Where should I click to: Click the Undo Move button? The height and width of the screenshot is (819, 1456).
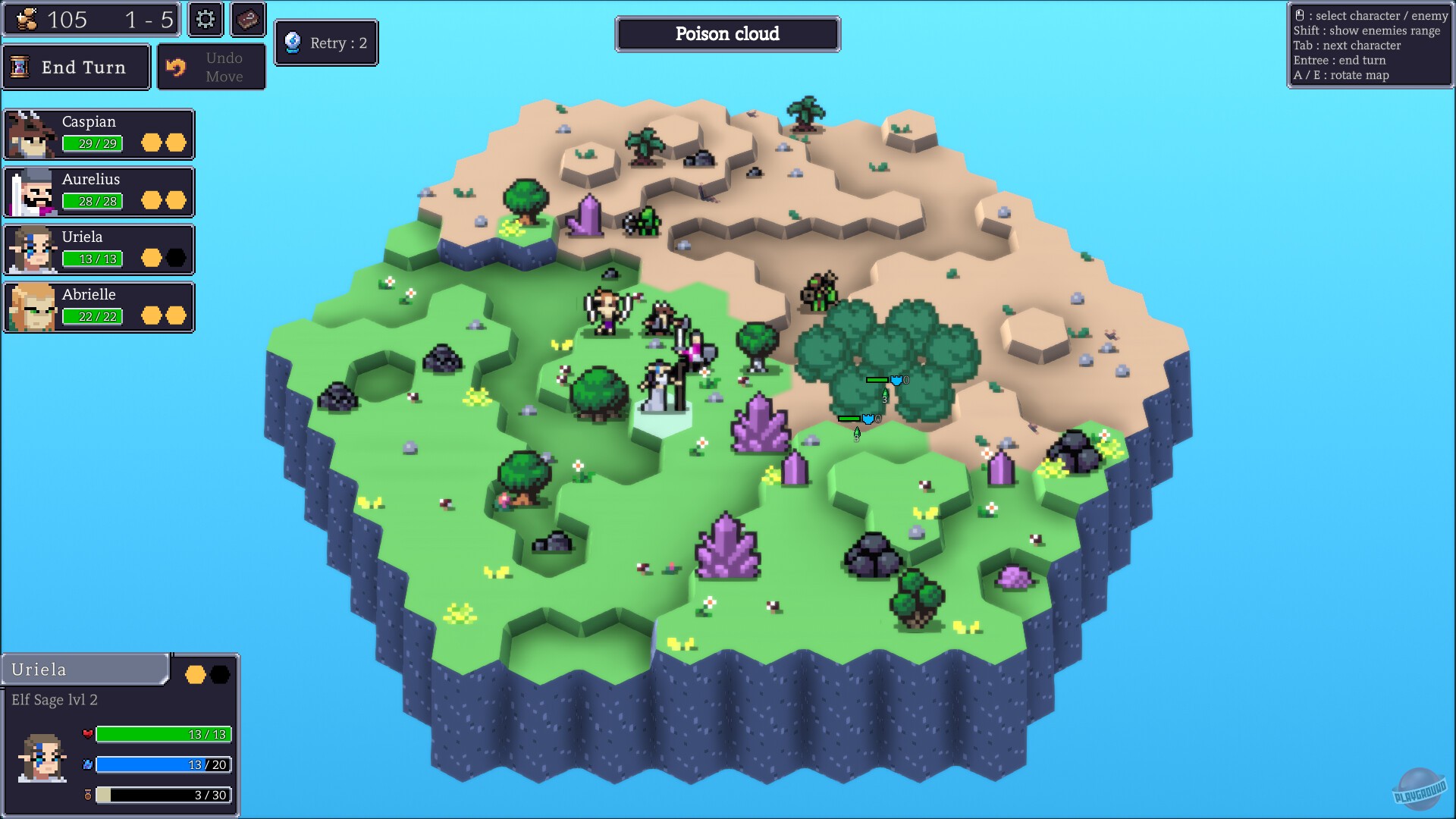click(212, 66)
